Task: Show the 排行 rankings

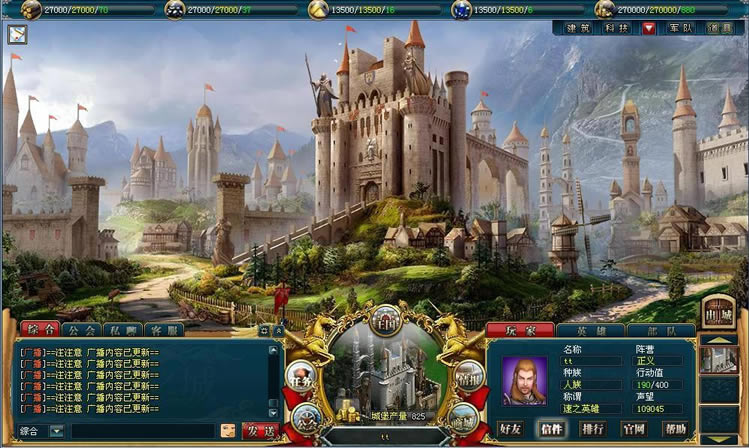Action: coord(593,429)
